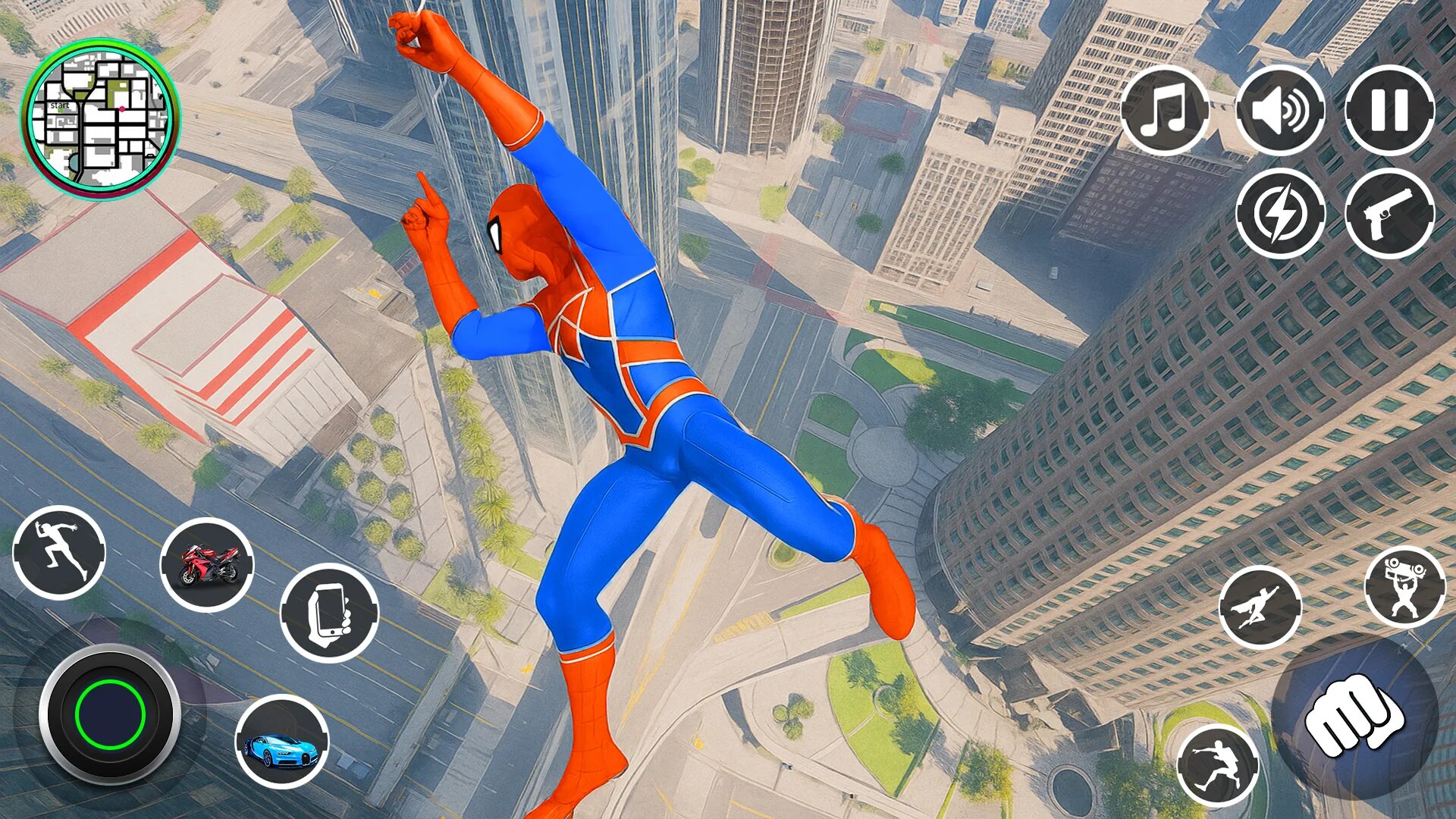Toggle the music note button
Viewport: 1456px width, 819px height.
tap(1166, 111)
